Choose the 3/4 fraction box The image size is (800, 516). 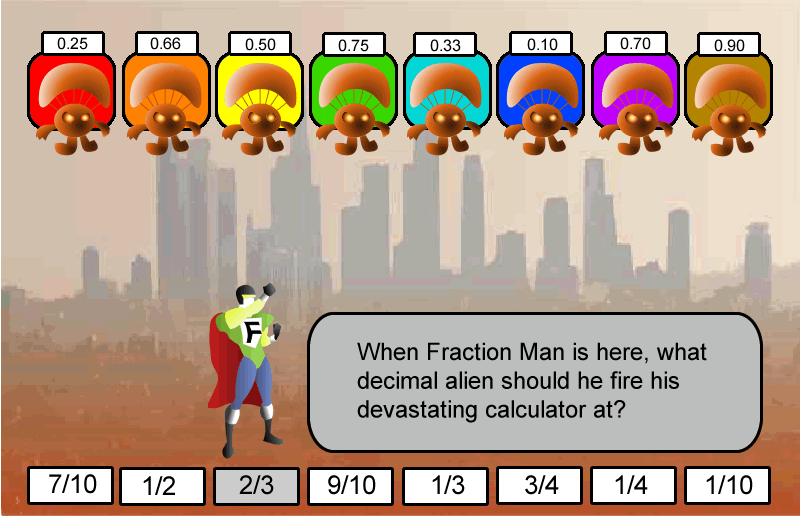(x=540, y=486)
